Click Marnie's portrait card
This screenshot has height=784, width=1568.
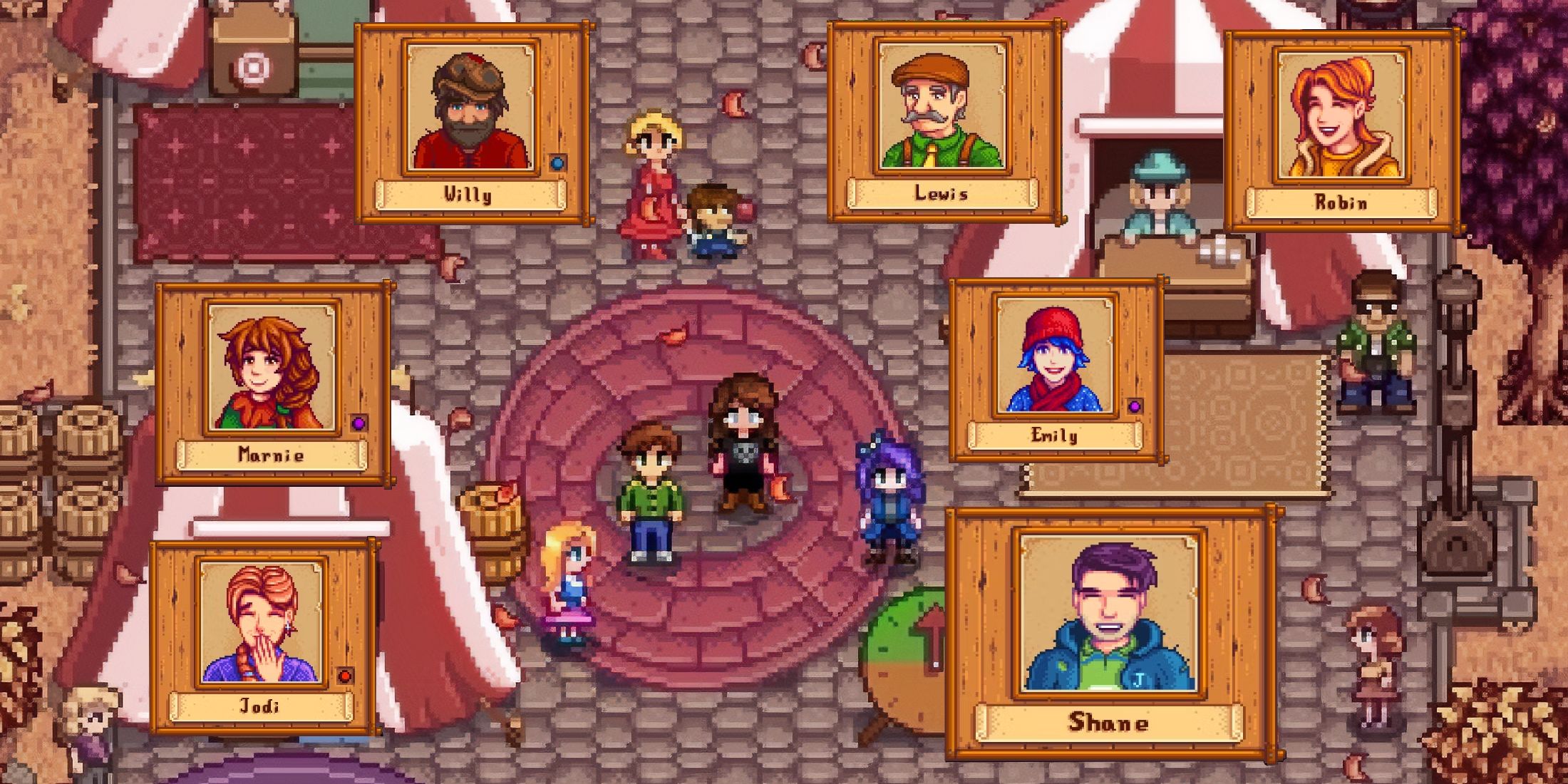pyautogui.click(x=272, y=383)
